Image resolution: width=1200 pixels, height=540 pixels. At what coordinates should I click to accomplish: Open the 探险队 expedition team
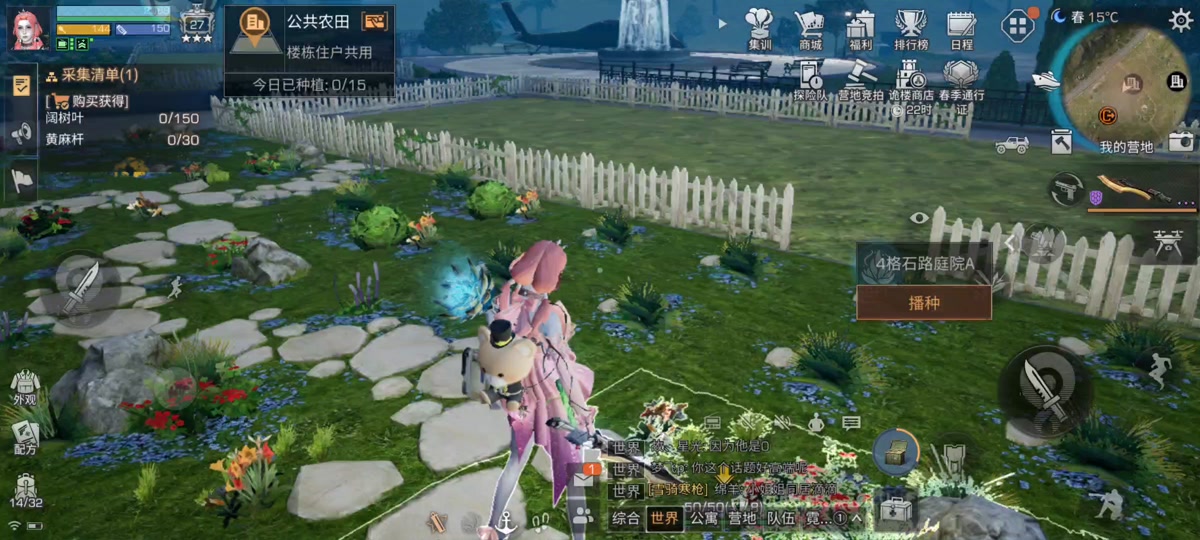(810, 80)
